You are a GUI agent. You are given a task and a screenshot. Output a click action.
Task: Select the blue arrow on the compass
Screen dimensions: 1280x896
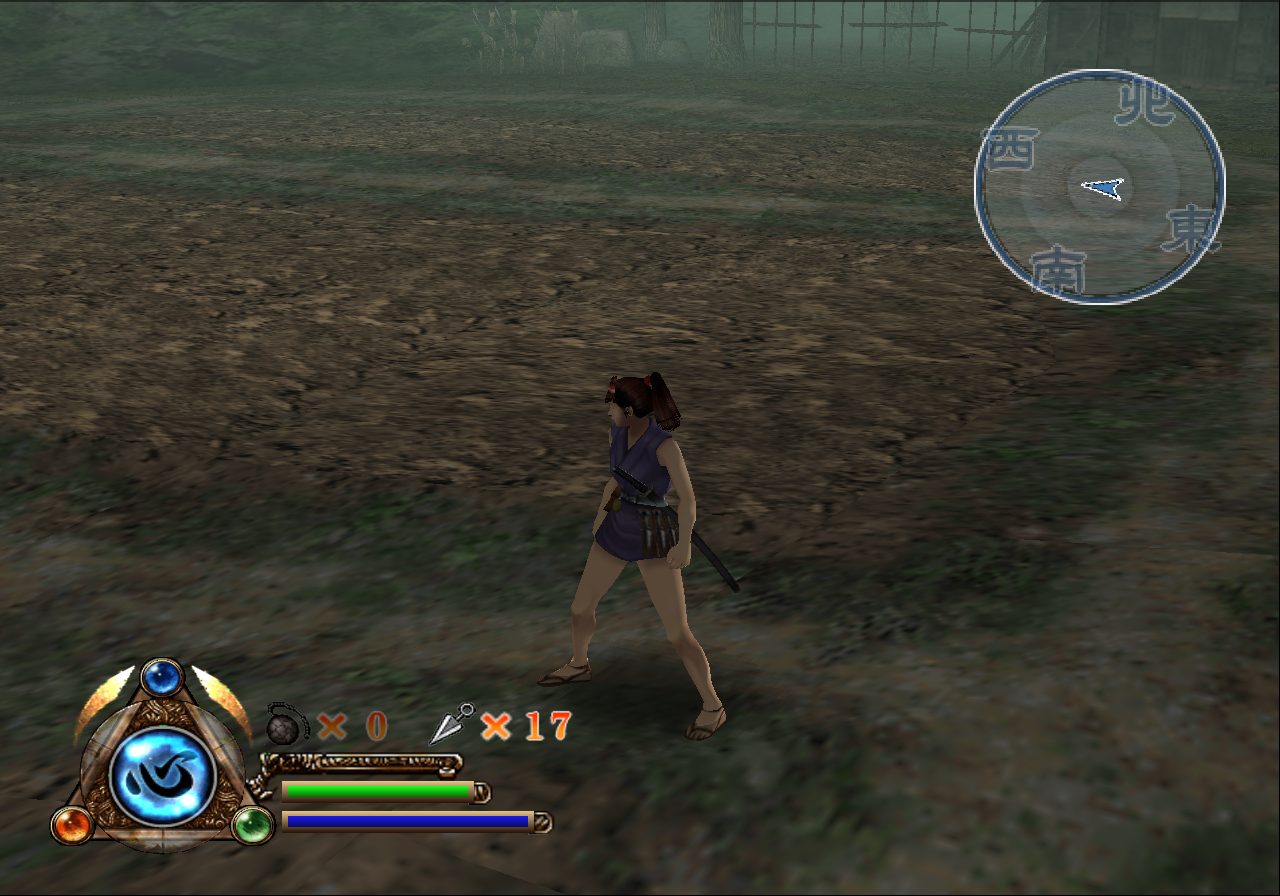1103,187
